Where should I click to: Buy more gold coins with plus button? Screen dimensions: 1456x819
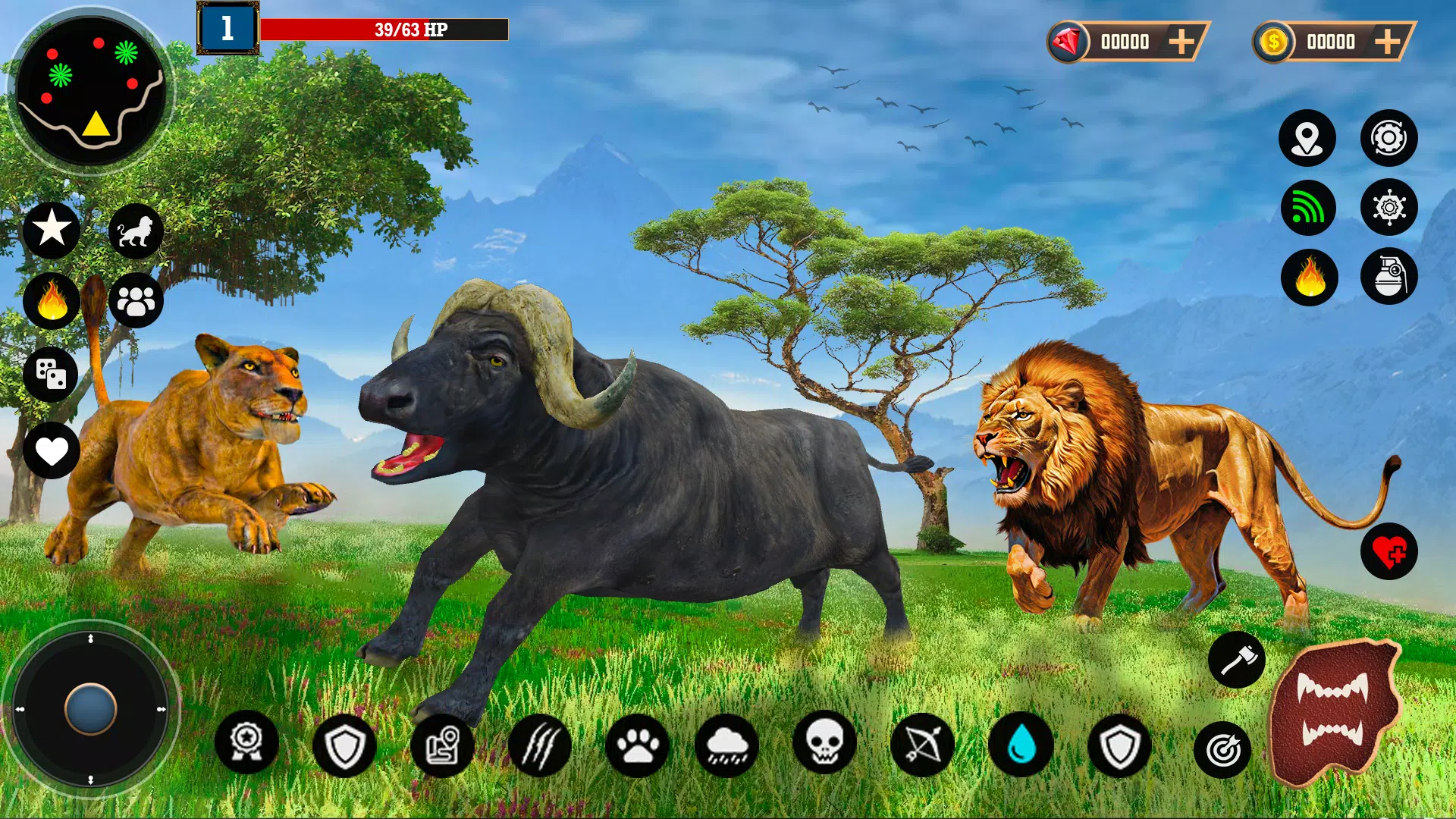pyautogui.click(x=1387, y=42)
